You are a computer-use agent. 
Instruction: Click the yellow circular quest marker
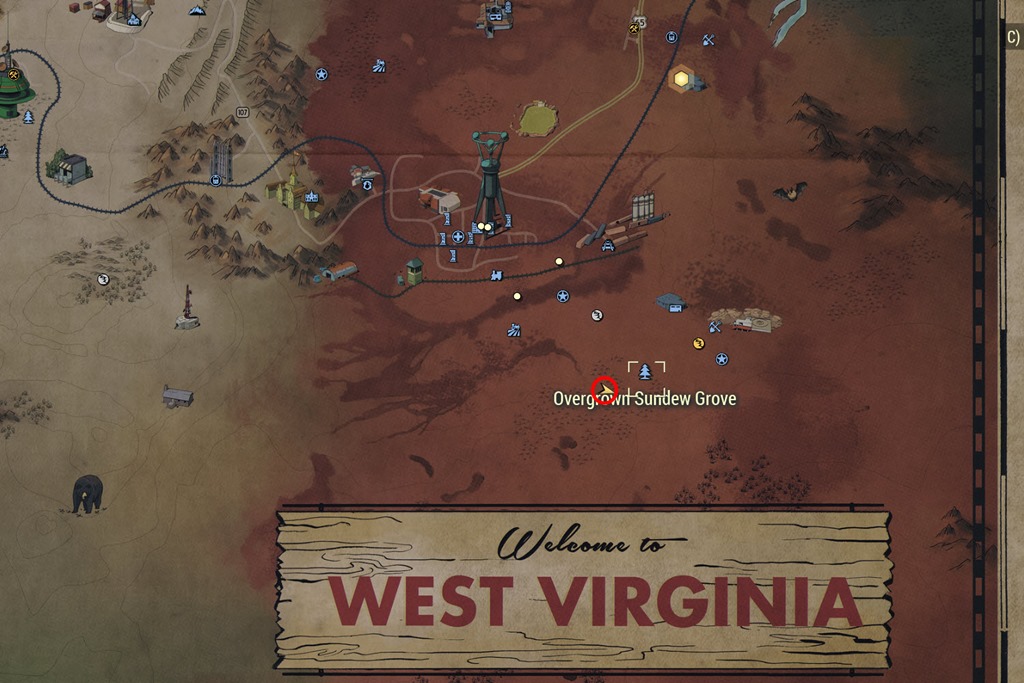[x=699, y=343]
